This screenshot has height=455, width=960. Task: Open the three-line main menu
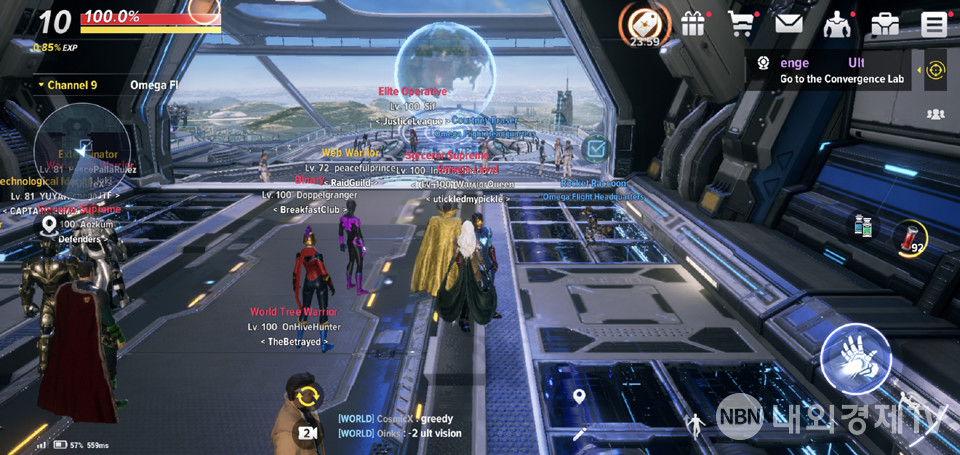934,24
